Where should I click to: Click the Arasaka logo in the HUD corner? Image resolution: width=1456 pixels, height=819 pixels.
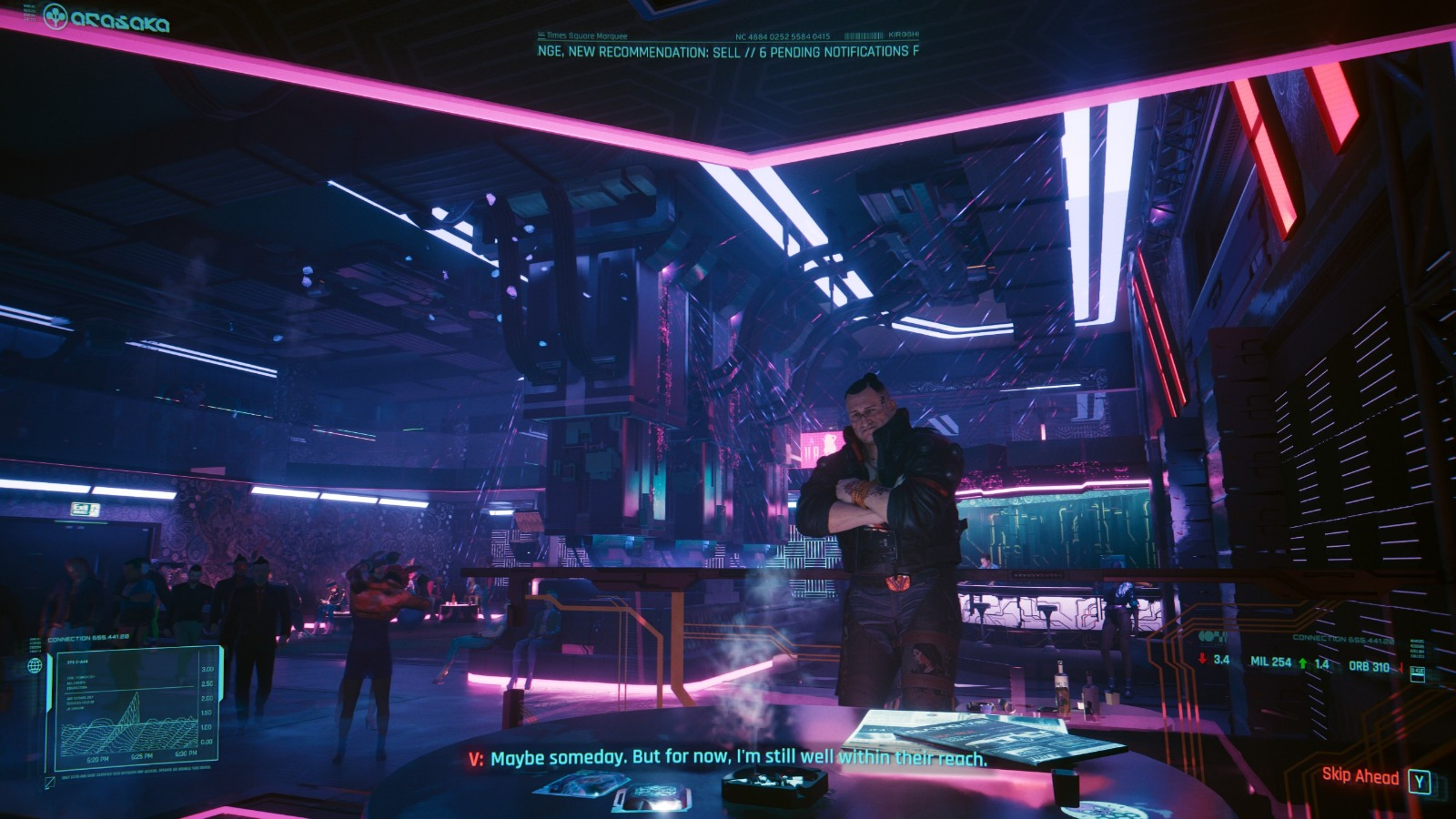click(106, 19)
